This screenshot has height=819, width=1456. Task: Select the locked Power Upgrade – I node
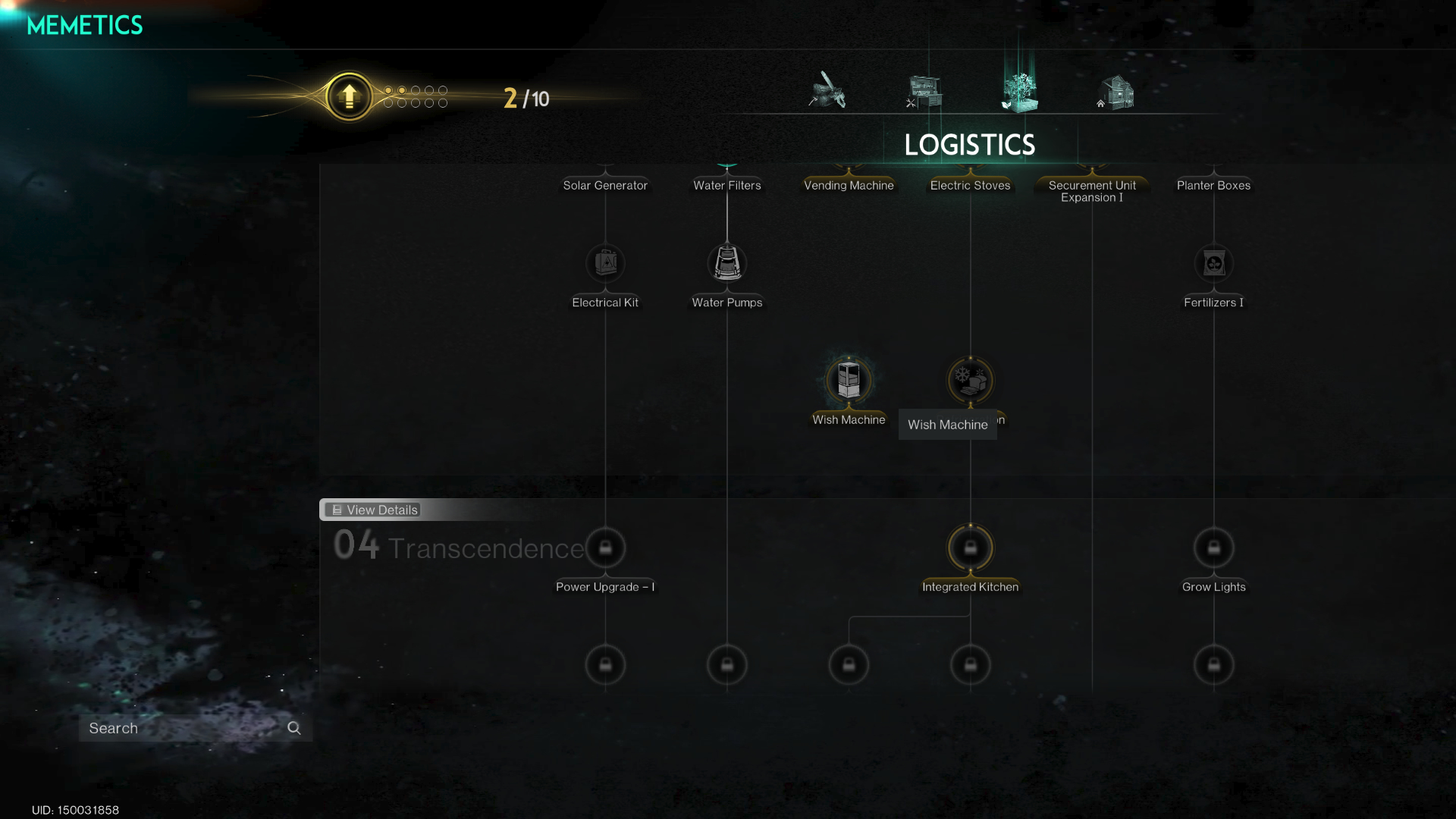[x=604, y=548]
